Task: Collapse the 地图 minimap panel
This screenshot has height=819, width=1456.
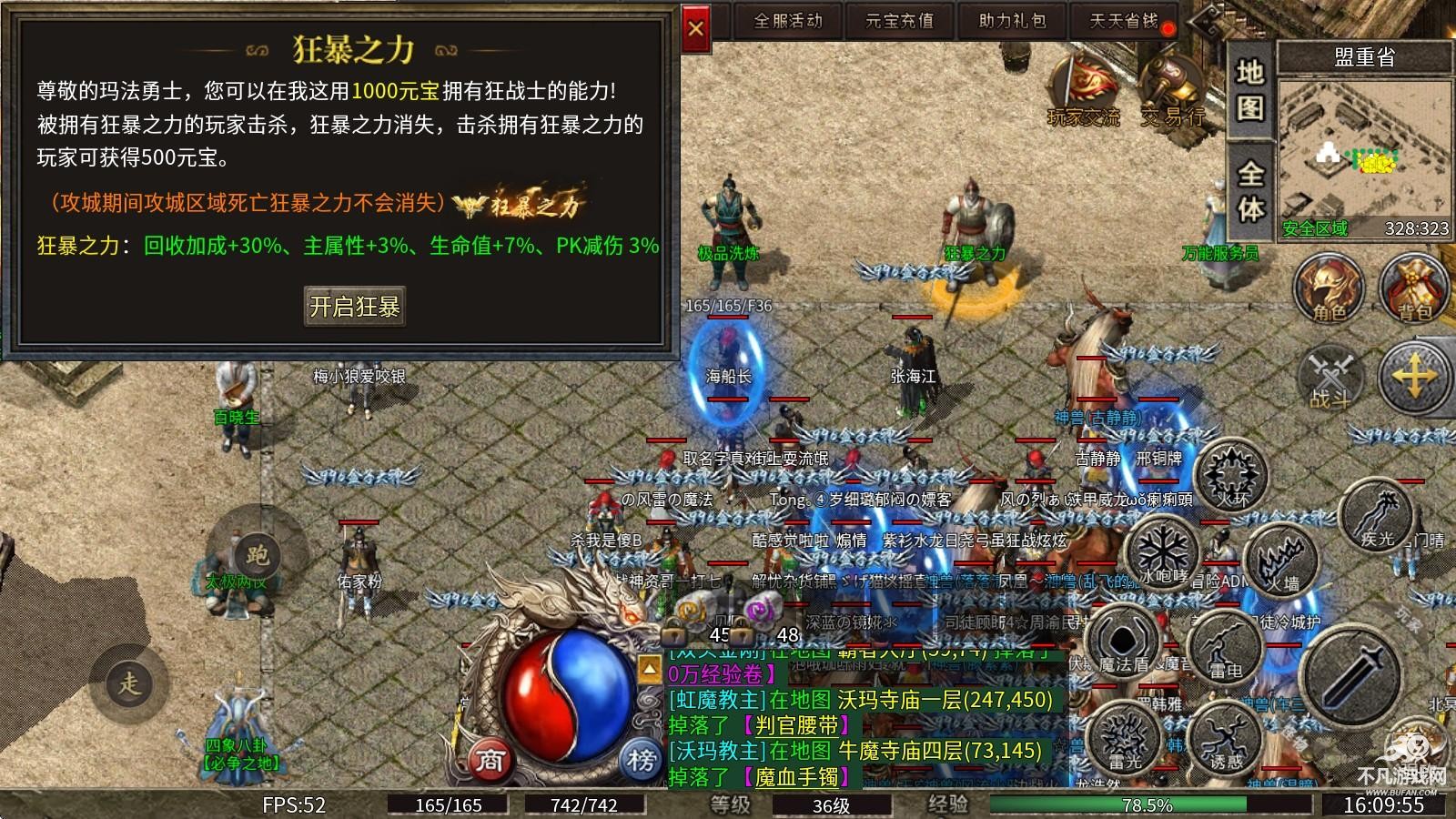Action: 1250,91
